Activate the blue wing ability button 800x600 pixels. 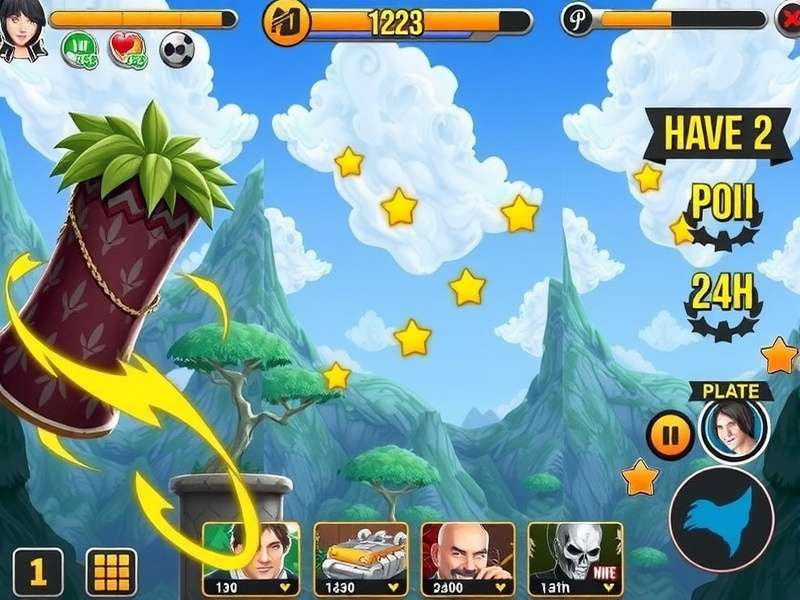pyautogui.click(x=721, y=519)
